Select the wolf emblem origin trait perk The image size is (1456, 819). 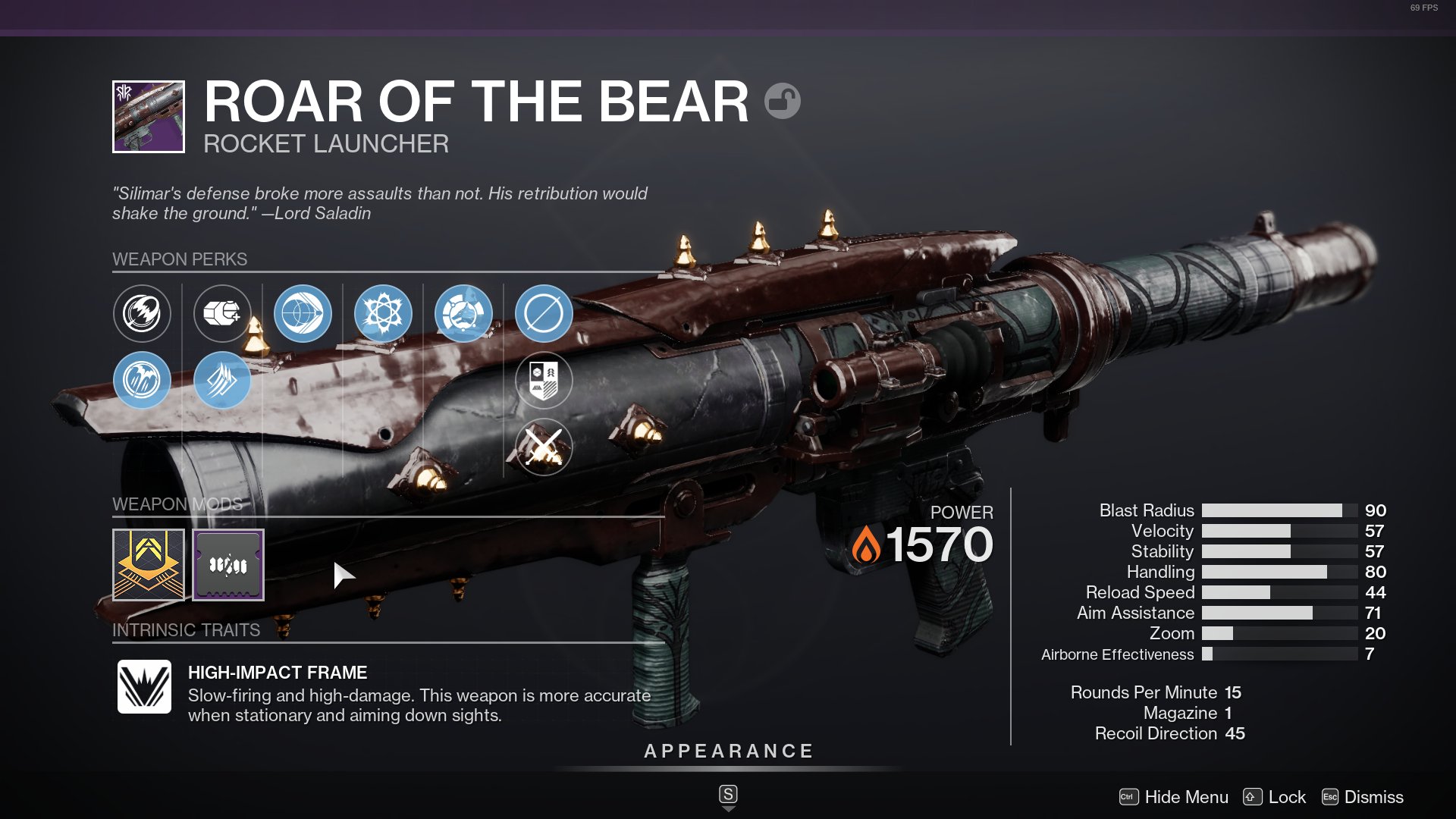[x=463, y=313]
